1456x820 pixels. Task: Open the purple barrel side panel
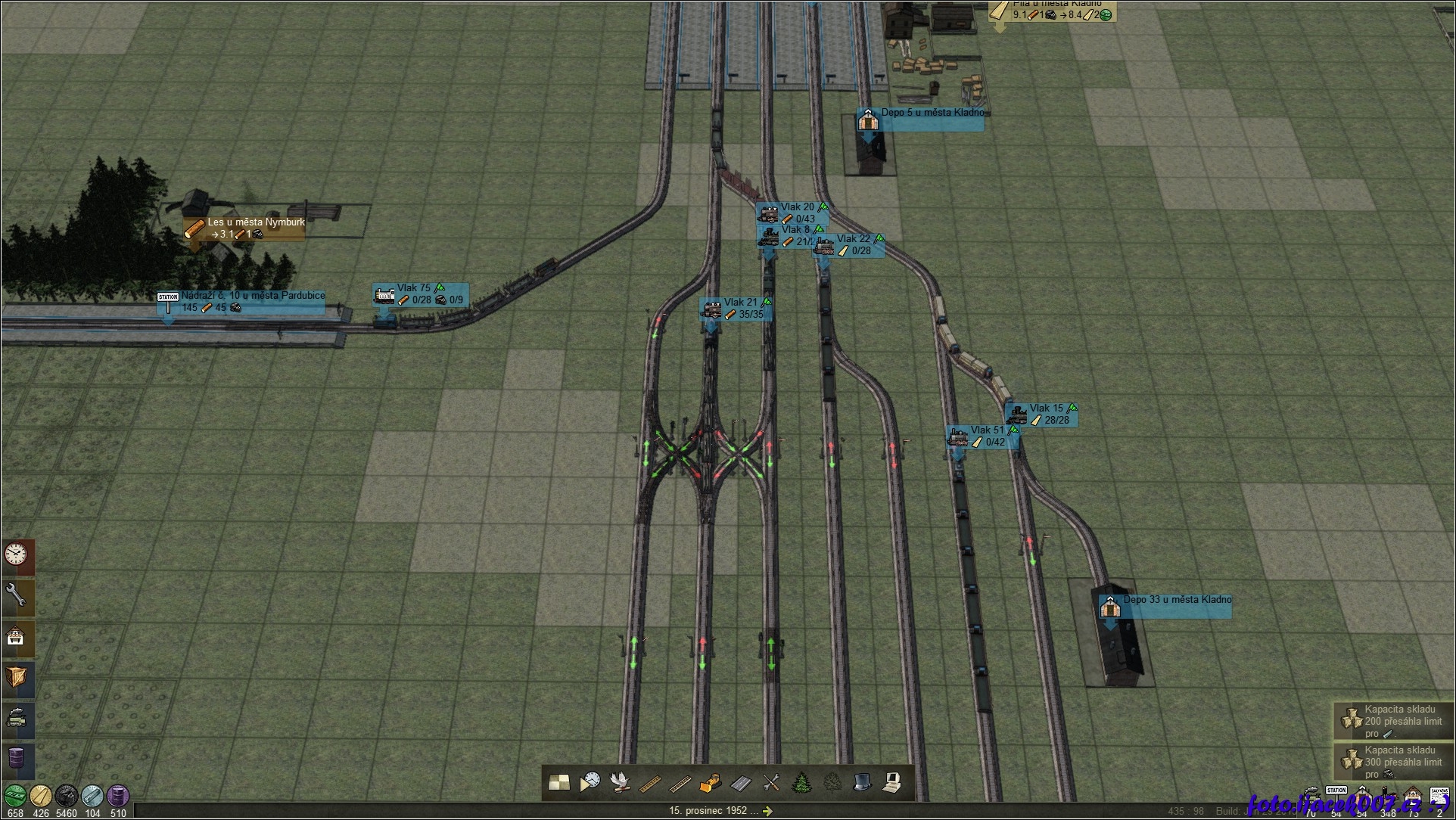pyautogui.click(x=17, y=756)
